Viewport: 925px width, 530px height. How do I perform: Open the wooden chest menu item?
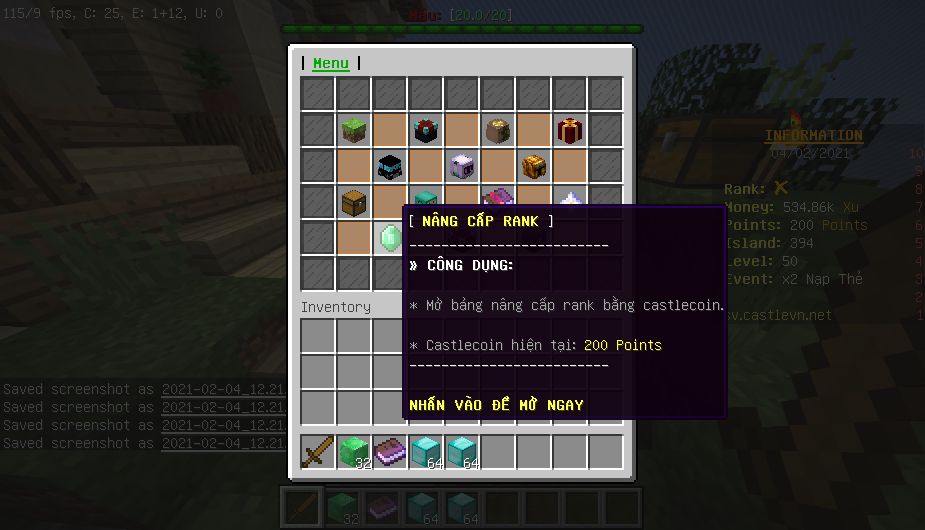(354, 201)
